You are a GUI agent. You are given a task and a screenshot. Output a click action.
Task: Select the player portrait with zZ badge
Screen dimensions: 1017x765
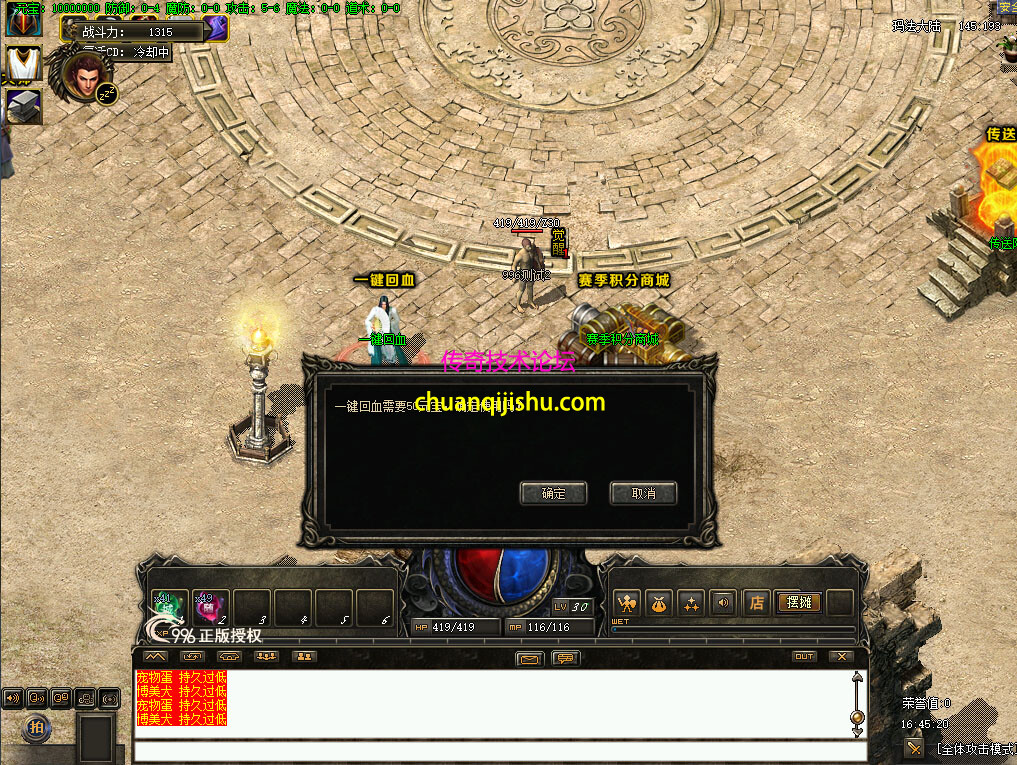point(87,73)
